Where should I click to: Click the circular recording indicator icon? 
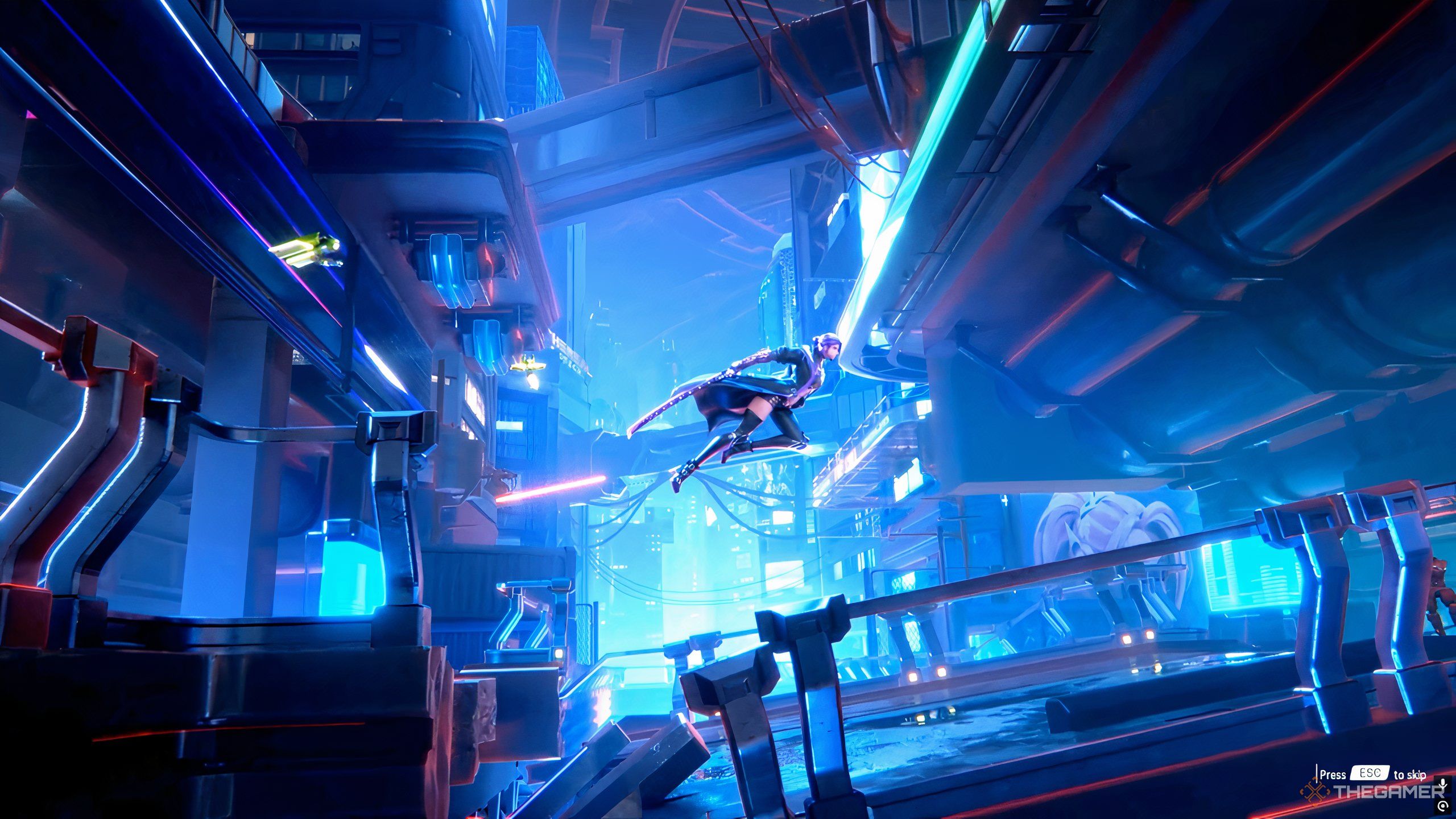tap(1442, 805)
